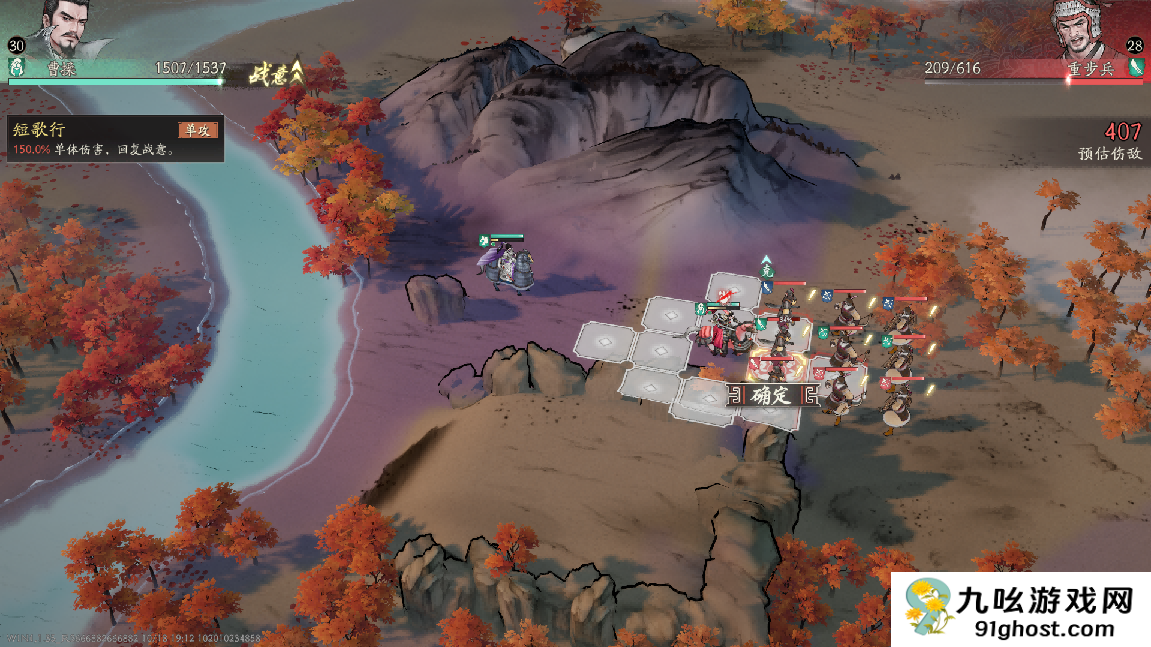Click the 战意 fighting spirit indicator

[x=274, y=73]
